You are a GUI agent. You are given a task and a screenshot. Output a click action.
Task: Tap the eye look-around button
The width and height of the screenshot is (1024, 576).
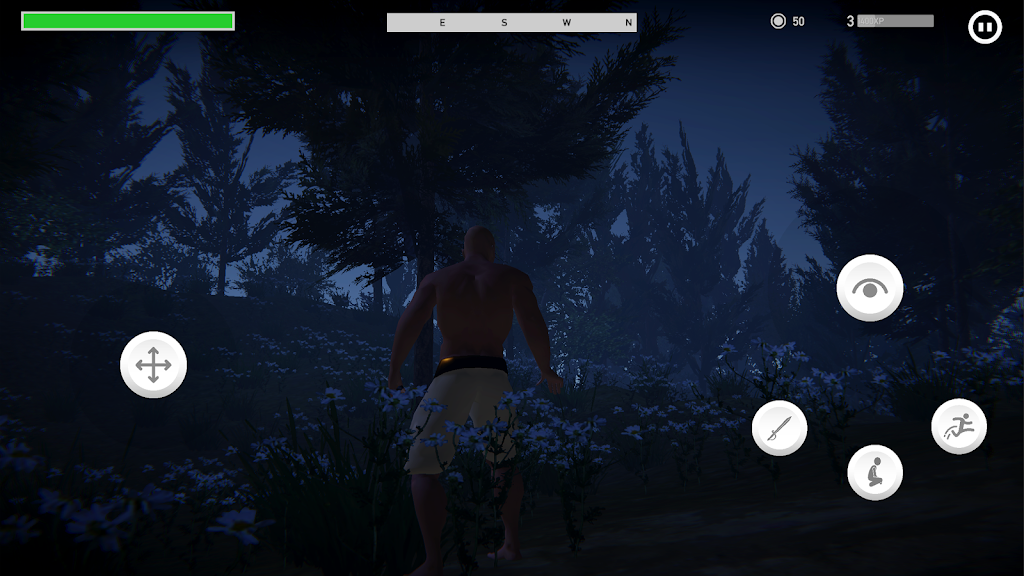[x=870, y=288]
